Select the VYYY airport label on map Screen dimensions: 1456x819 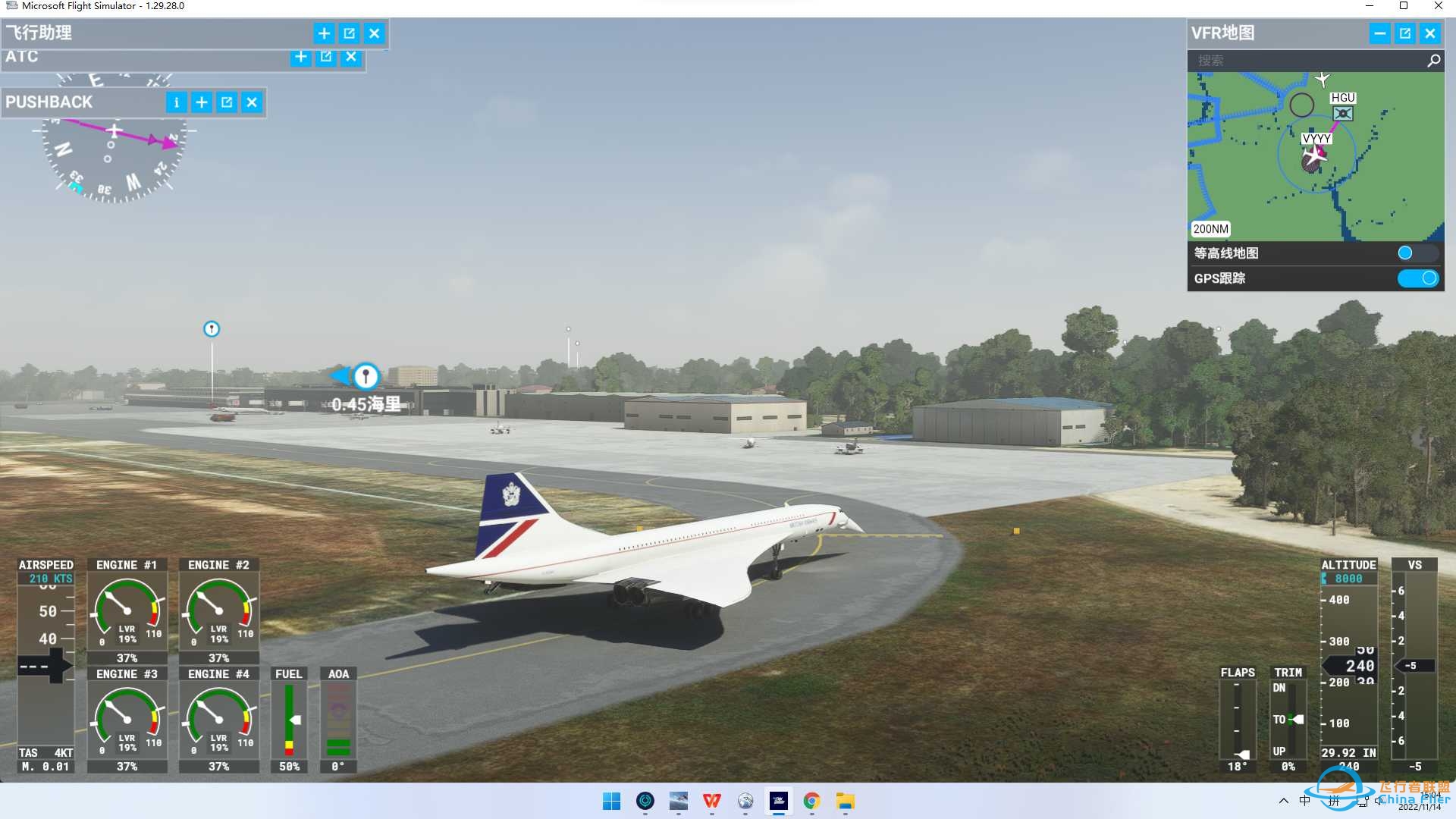tap(1316, 139)
